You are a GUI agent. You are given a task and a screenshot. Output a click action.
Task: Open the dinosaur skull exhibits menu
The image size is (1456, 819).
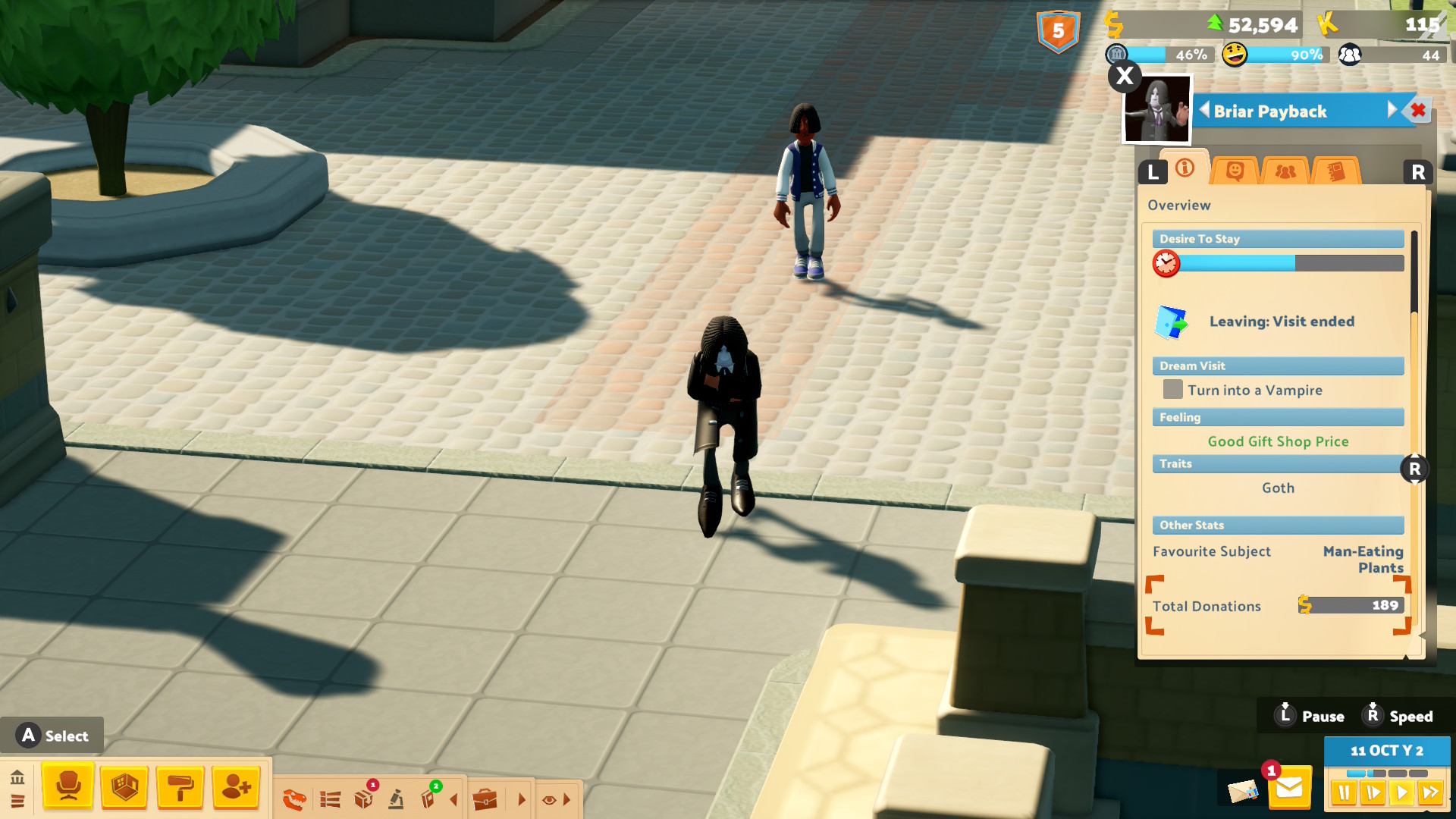[294, 799]
